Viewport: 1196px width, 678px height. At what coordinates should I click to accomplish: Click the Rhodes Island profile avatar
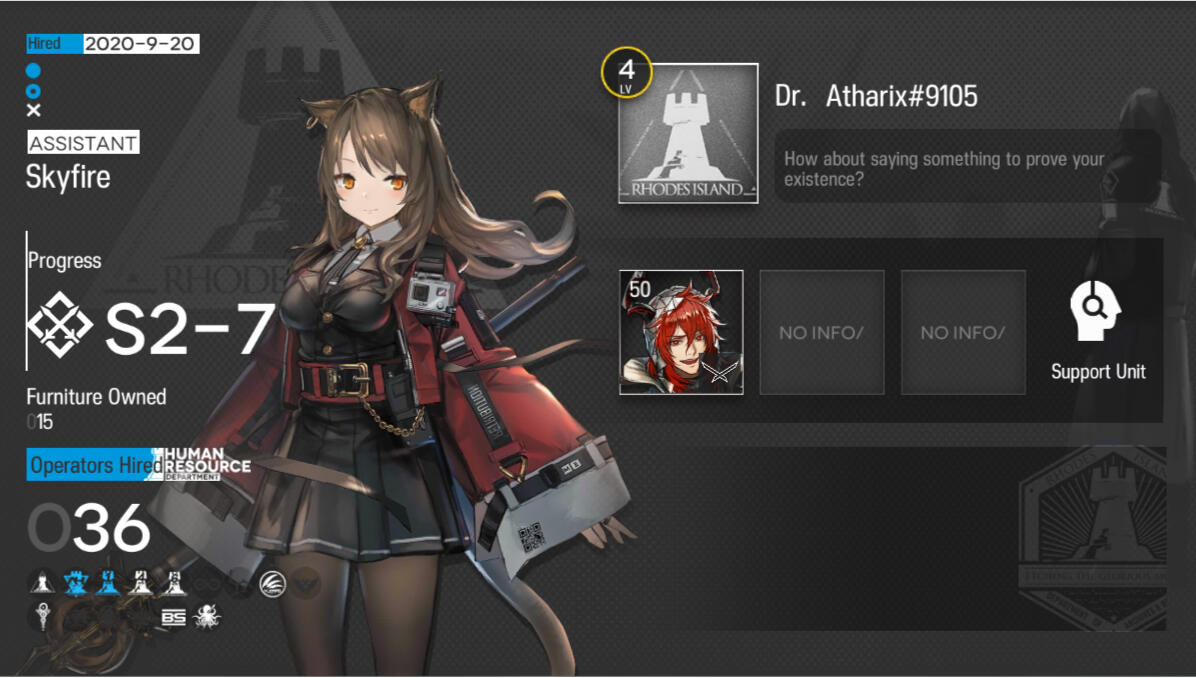tap(688, 134)
